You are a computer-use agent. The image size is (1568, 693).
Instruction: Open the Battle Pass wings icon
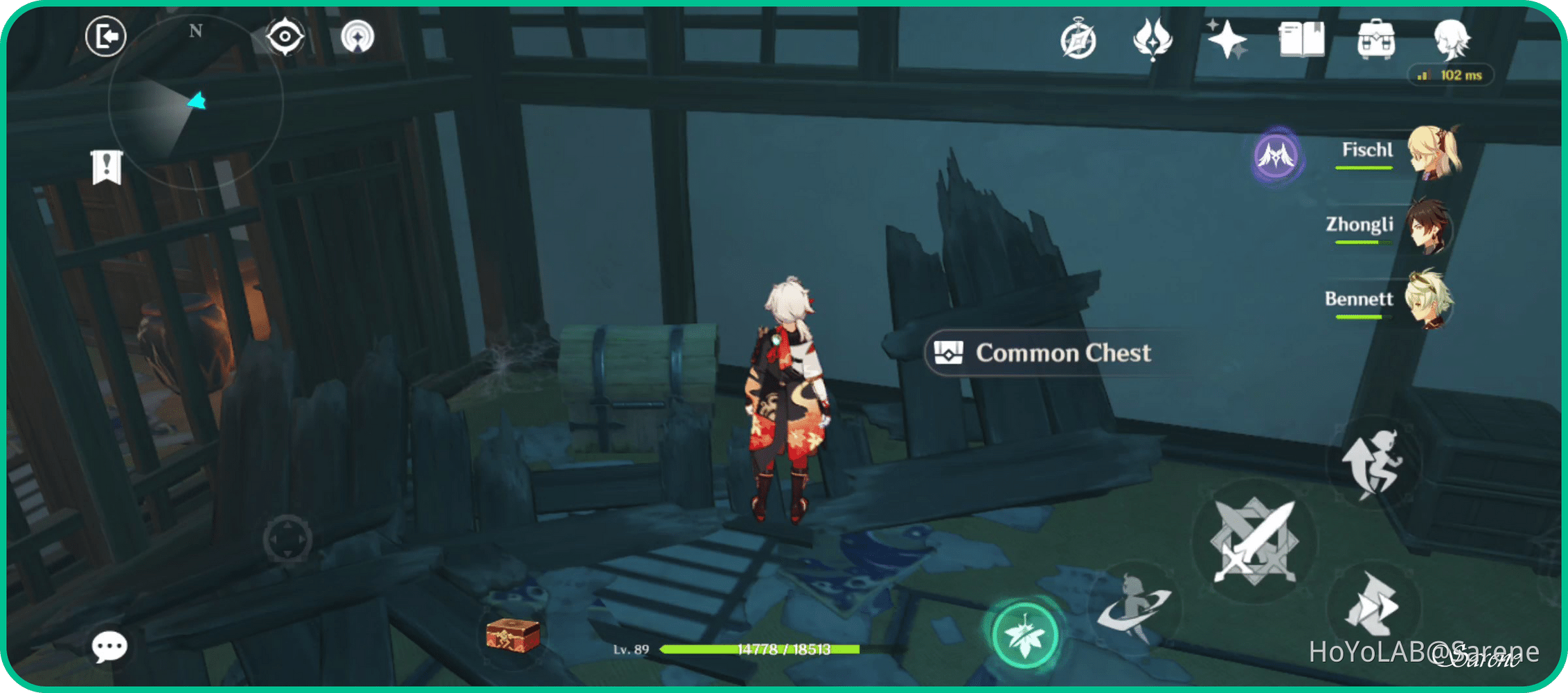tap(1151, 40)
